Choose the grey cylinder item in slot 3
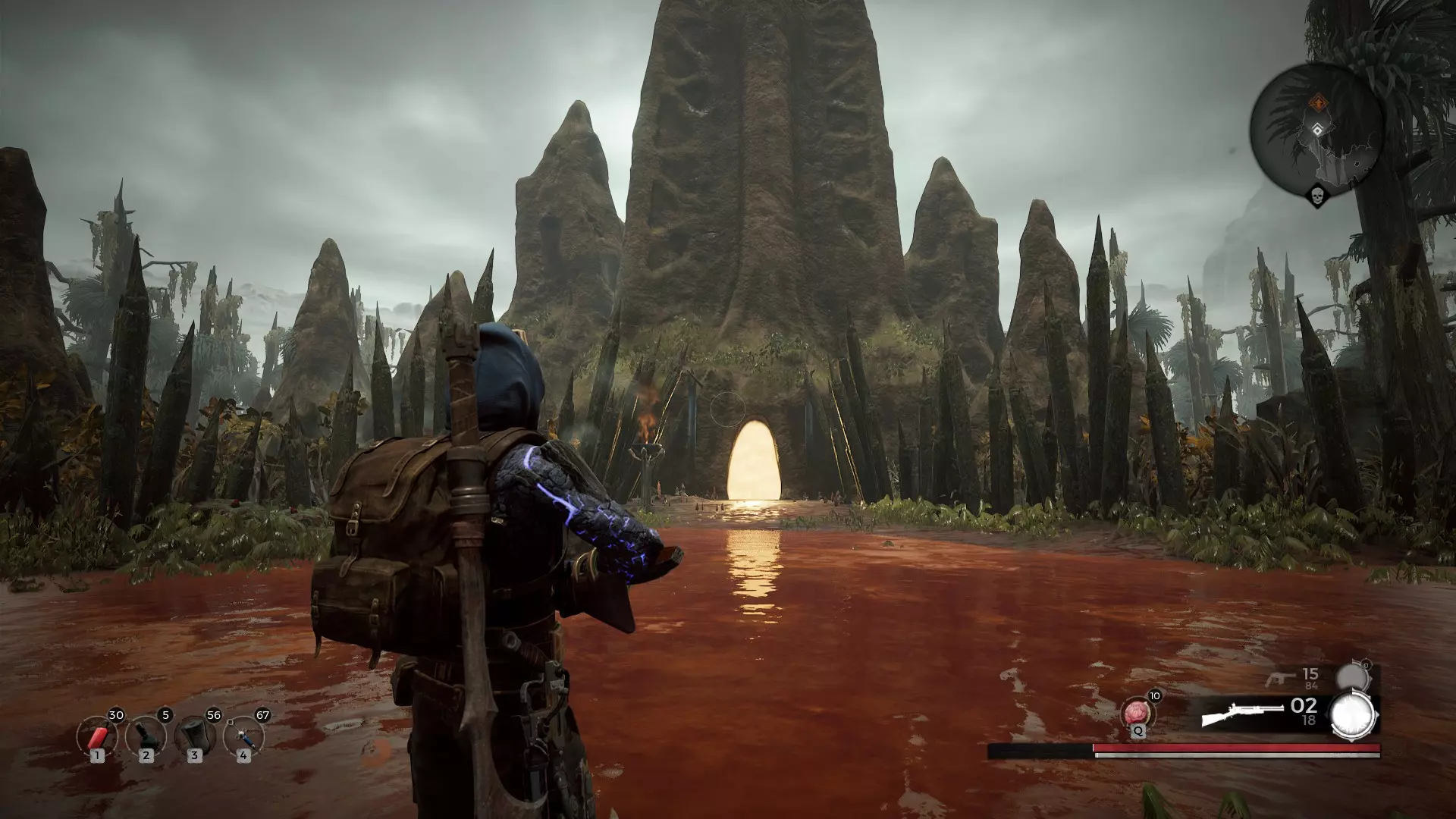The width and height of the screenshot is (1456, 819). tap(195, 737)
